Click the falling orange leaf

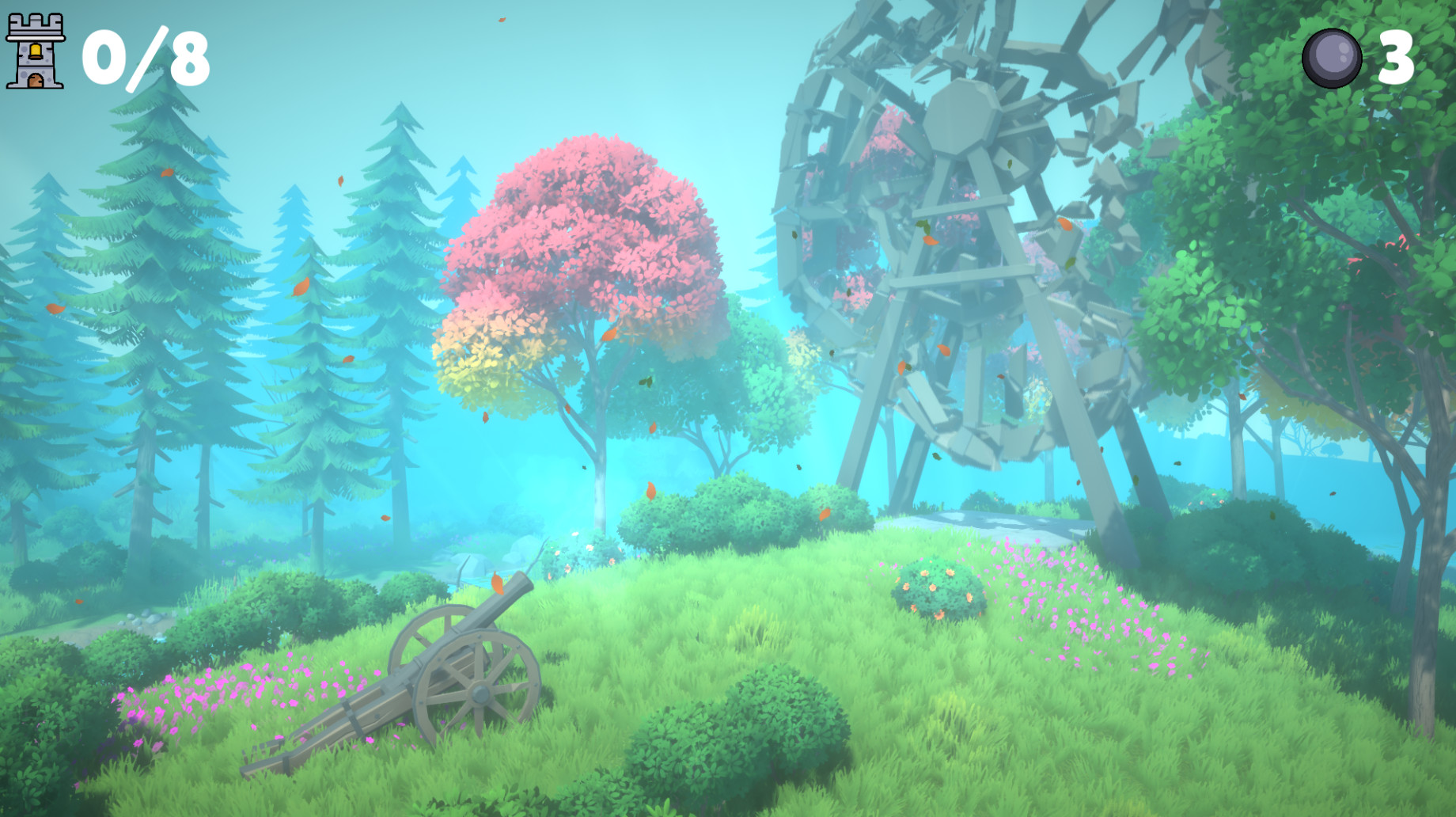click(499, 582)
